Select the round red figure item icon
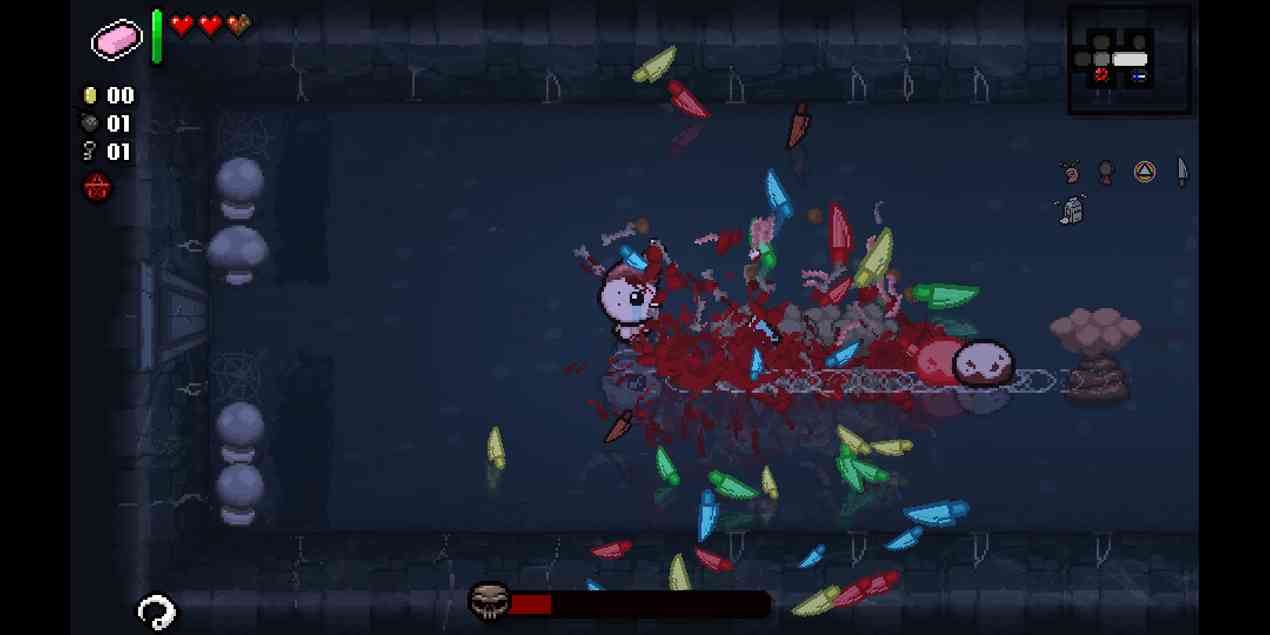Image resolution: width=1270 pixels, height=635 pixels. (x=1106, y=173)
